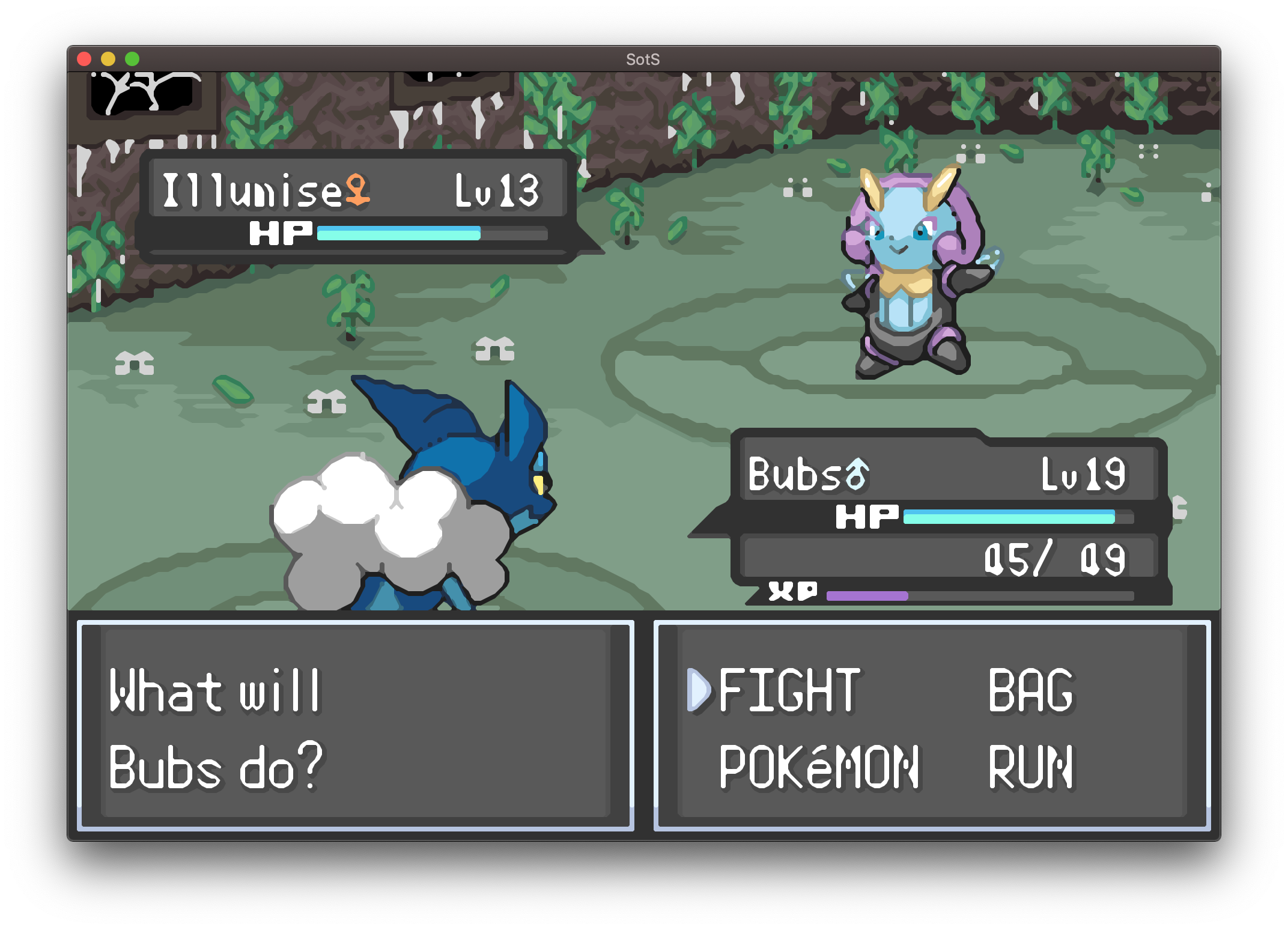Click the female gender icon next to Illumise
Screen dimensions: 1288x930
click(x=356, y=189)
